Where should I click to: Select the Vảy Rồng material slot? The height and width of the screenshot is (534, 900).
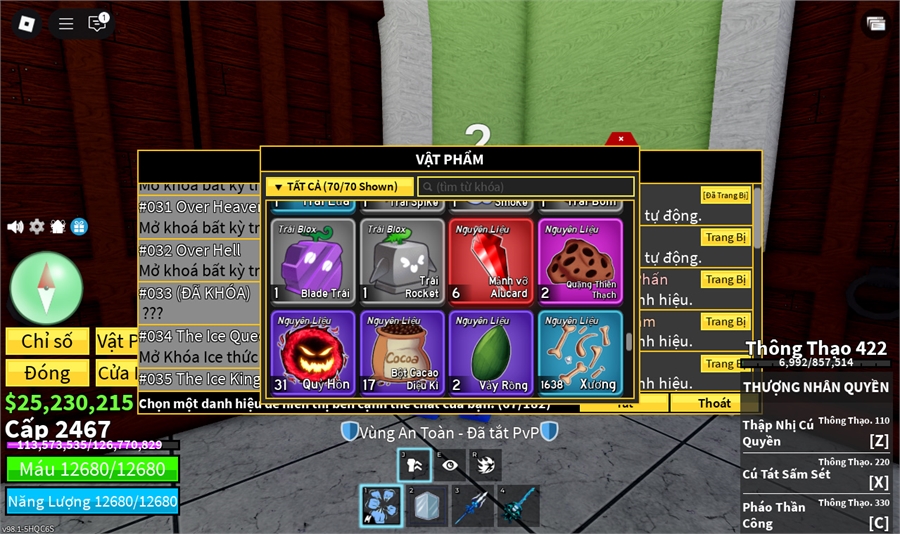pyautogui.click(x=491, y=352)
